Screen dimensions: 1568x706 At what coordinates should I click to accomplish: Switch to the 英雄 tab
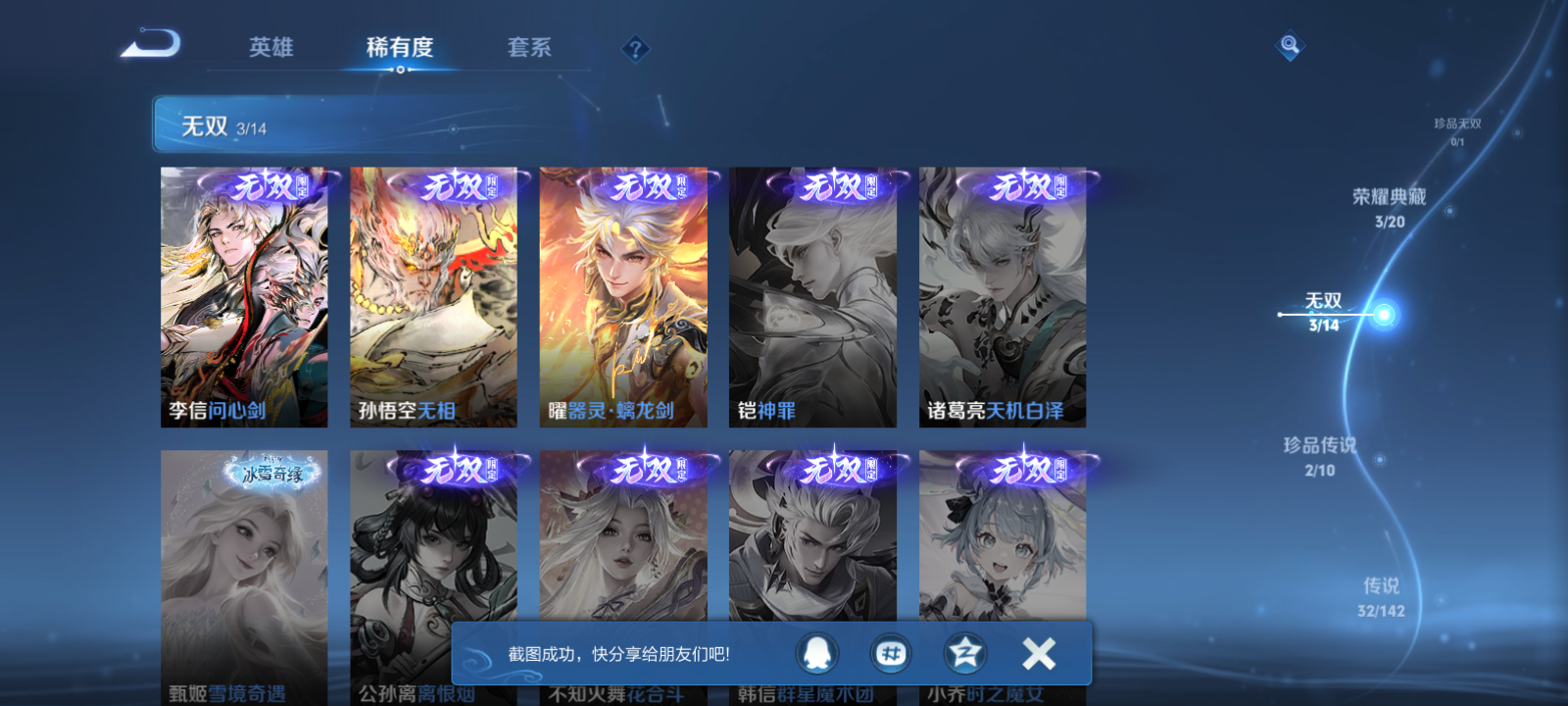pos(269,47)
